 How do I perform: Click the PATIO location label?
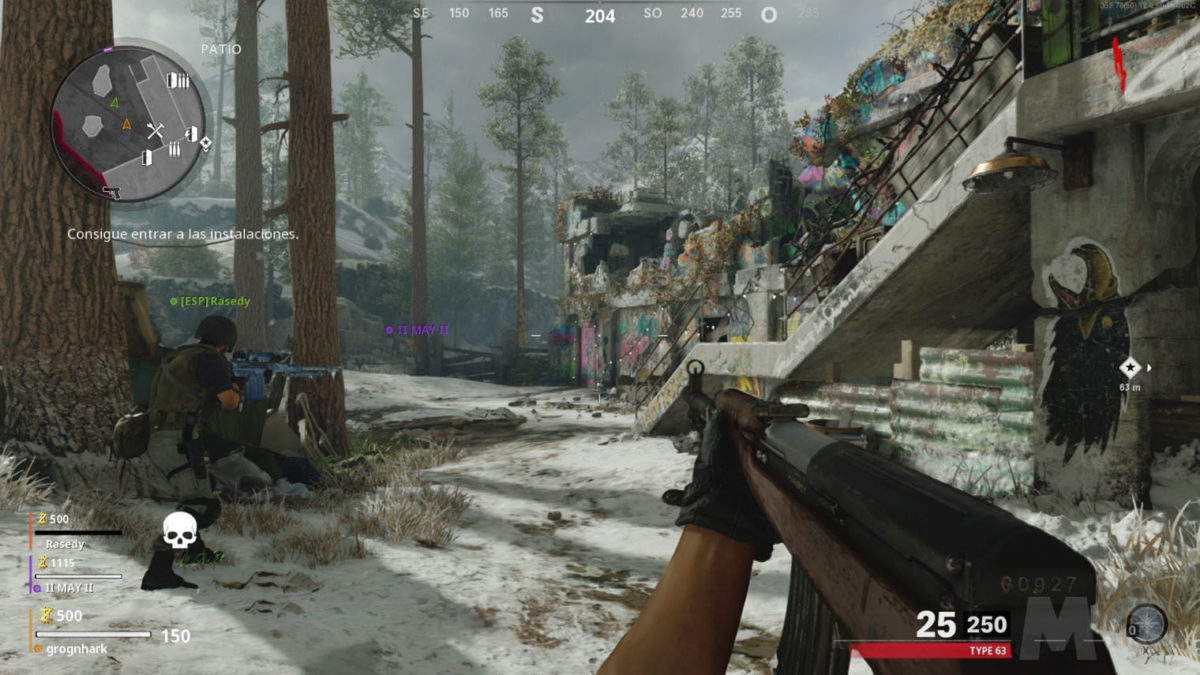tap(221, 48)
